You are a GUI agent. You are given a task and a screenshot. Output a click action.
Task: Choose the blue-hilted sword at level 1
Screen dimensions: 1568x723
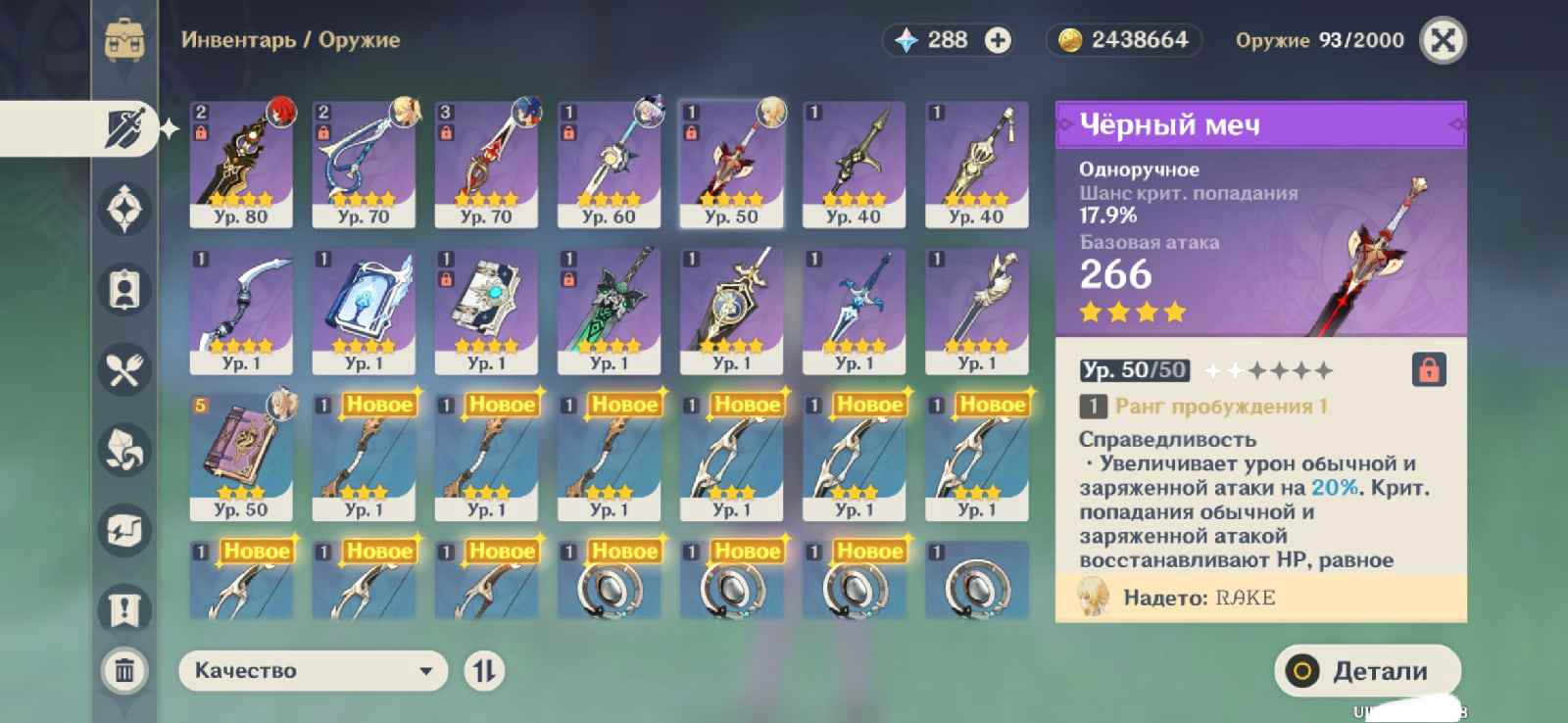pyautogui.click(x=854, y=311)
